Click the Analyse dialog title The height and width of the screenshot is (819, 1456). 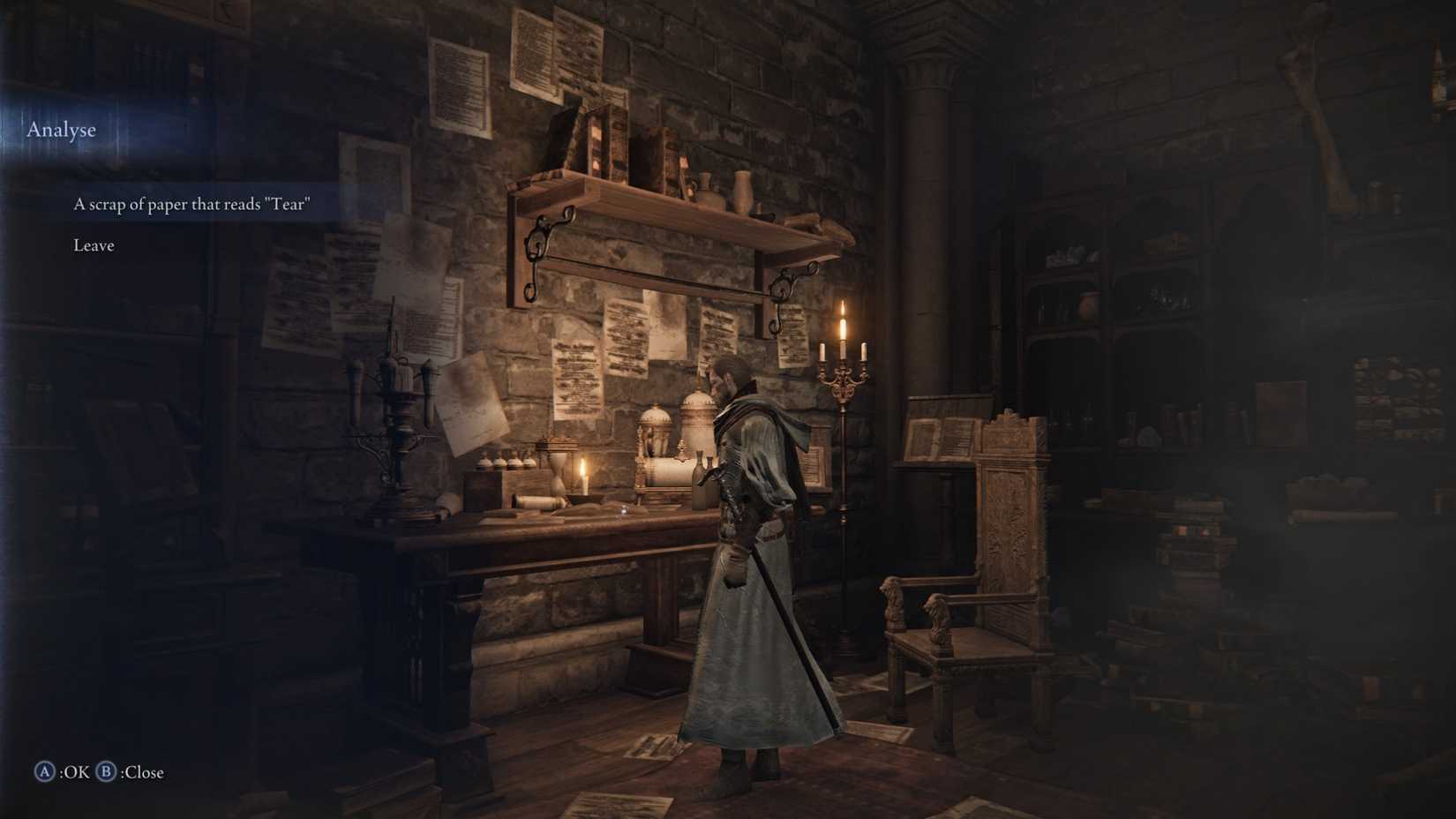(x=60, y=130)
